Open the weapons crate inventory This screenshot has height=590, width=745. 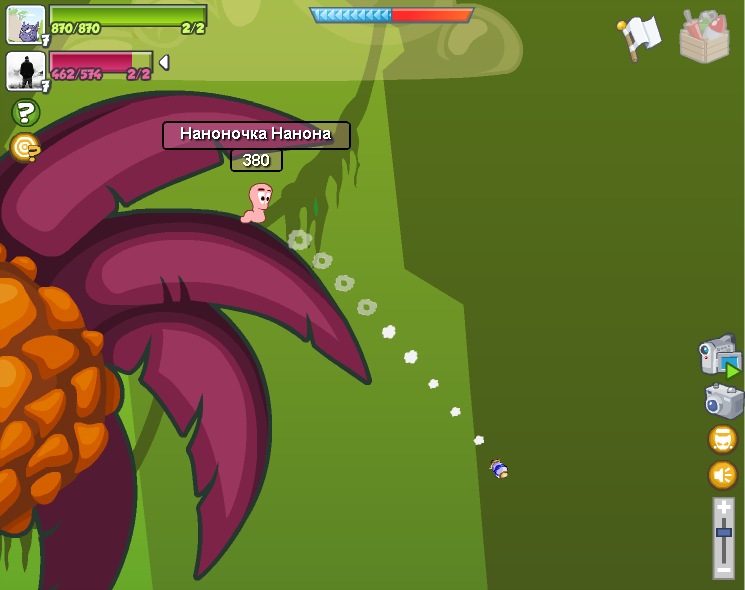tap(704, 37)
